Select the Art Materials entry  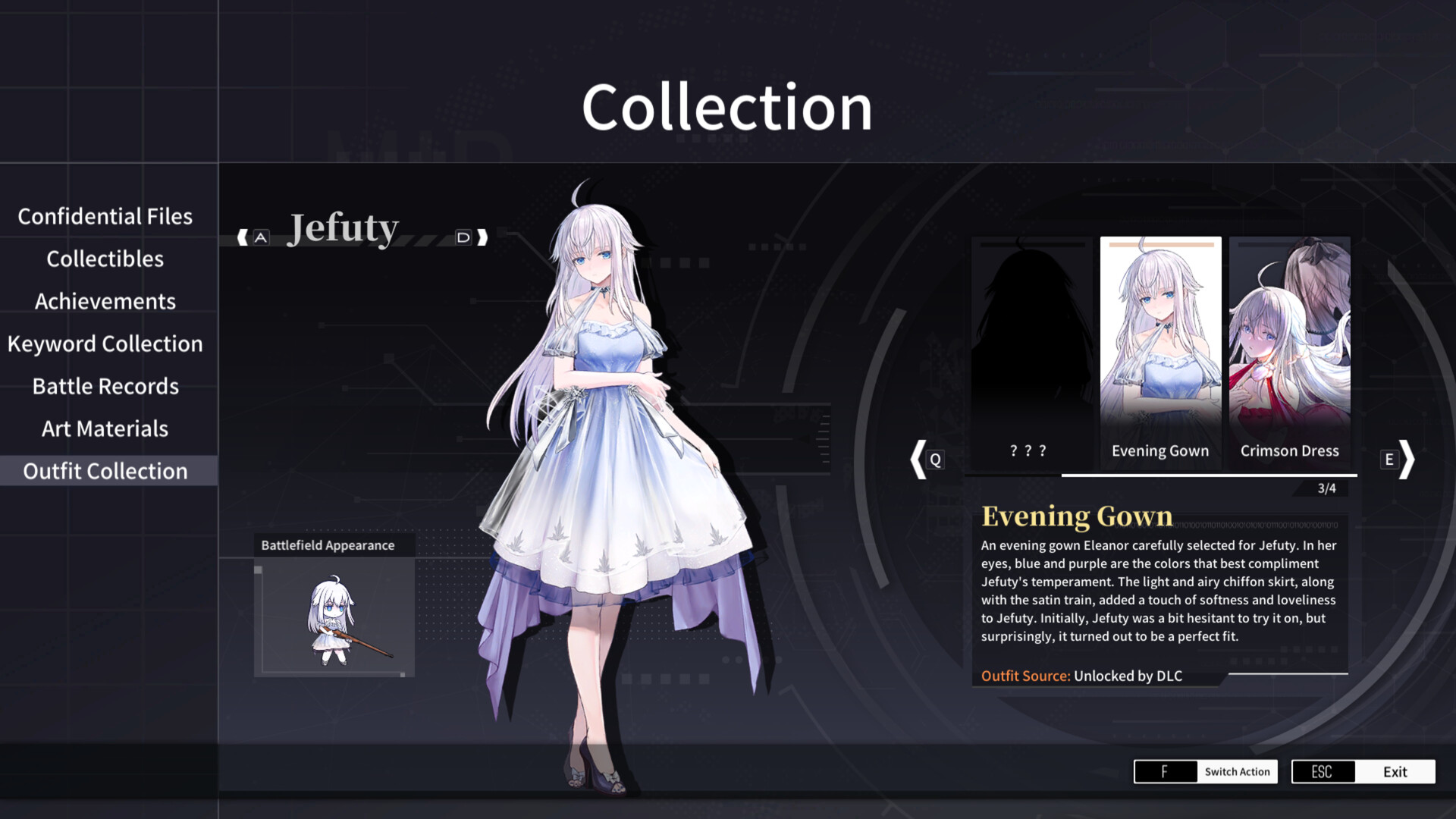pos(105,428)
